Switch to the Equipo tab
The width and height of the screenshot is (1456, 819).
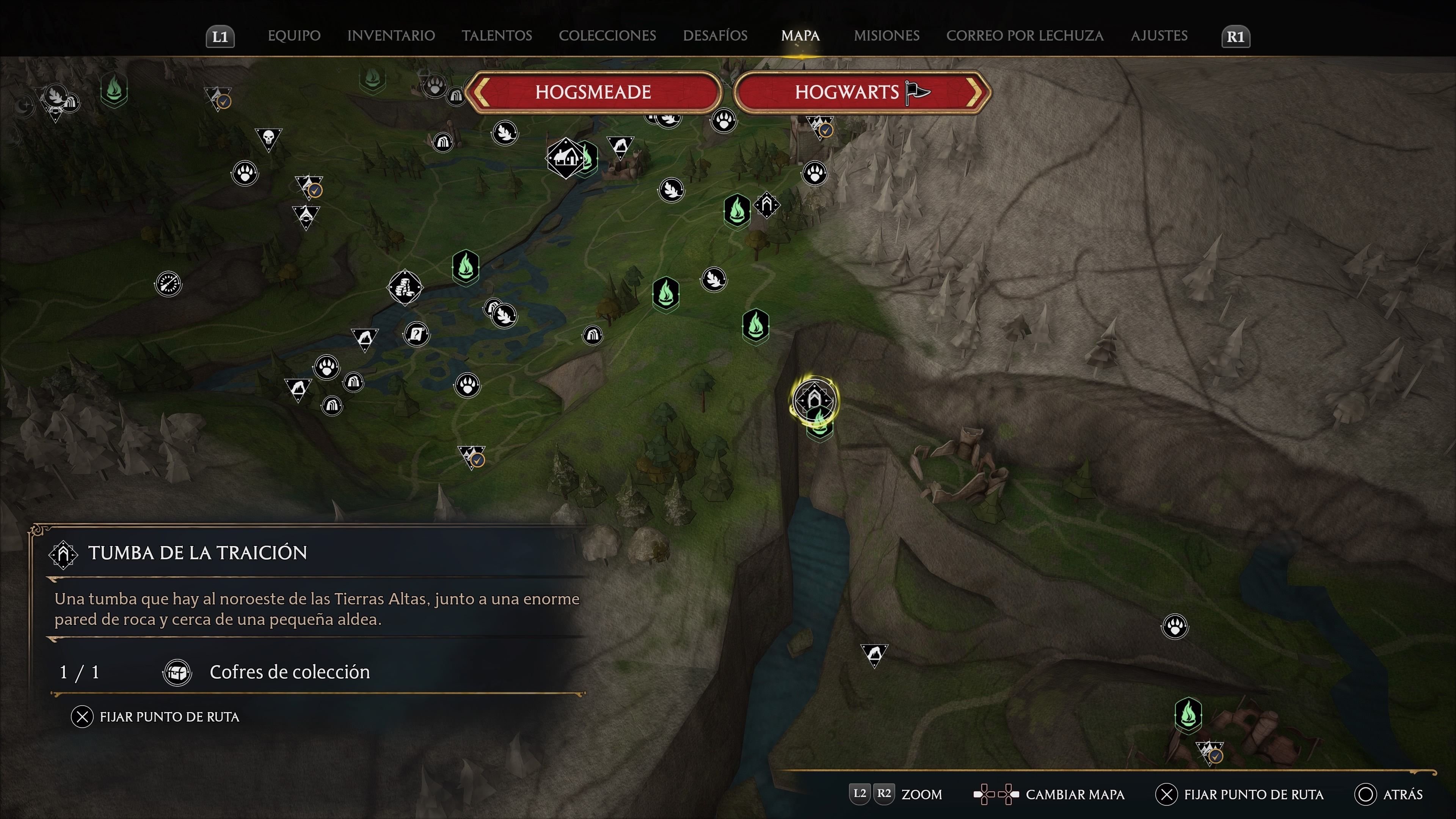click(x=294, y=36)
